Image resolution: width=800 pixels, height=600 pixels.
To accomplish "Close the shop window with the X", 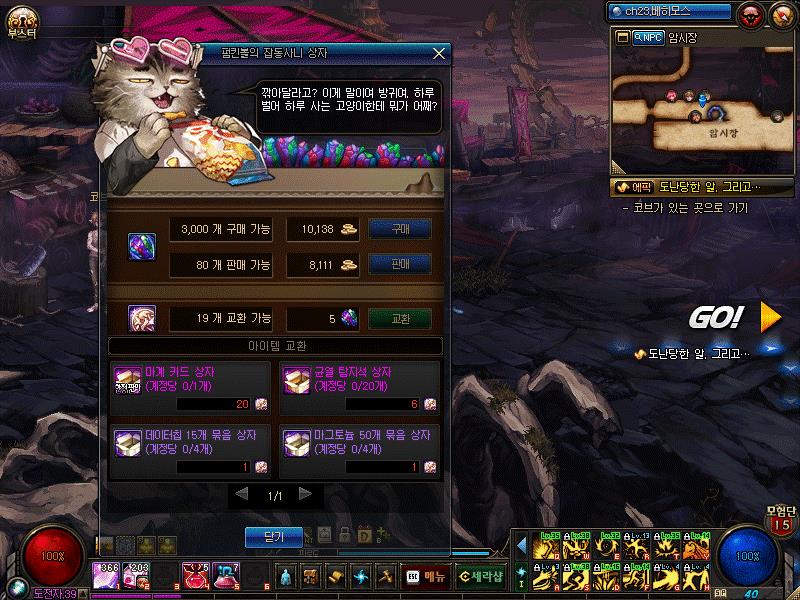I will point(438,53).
